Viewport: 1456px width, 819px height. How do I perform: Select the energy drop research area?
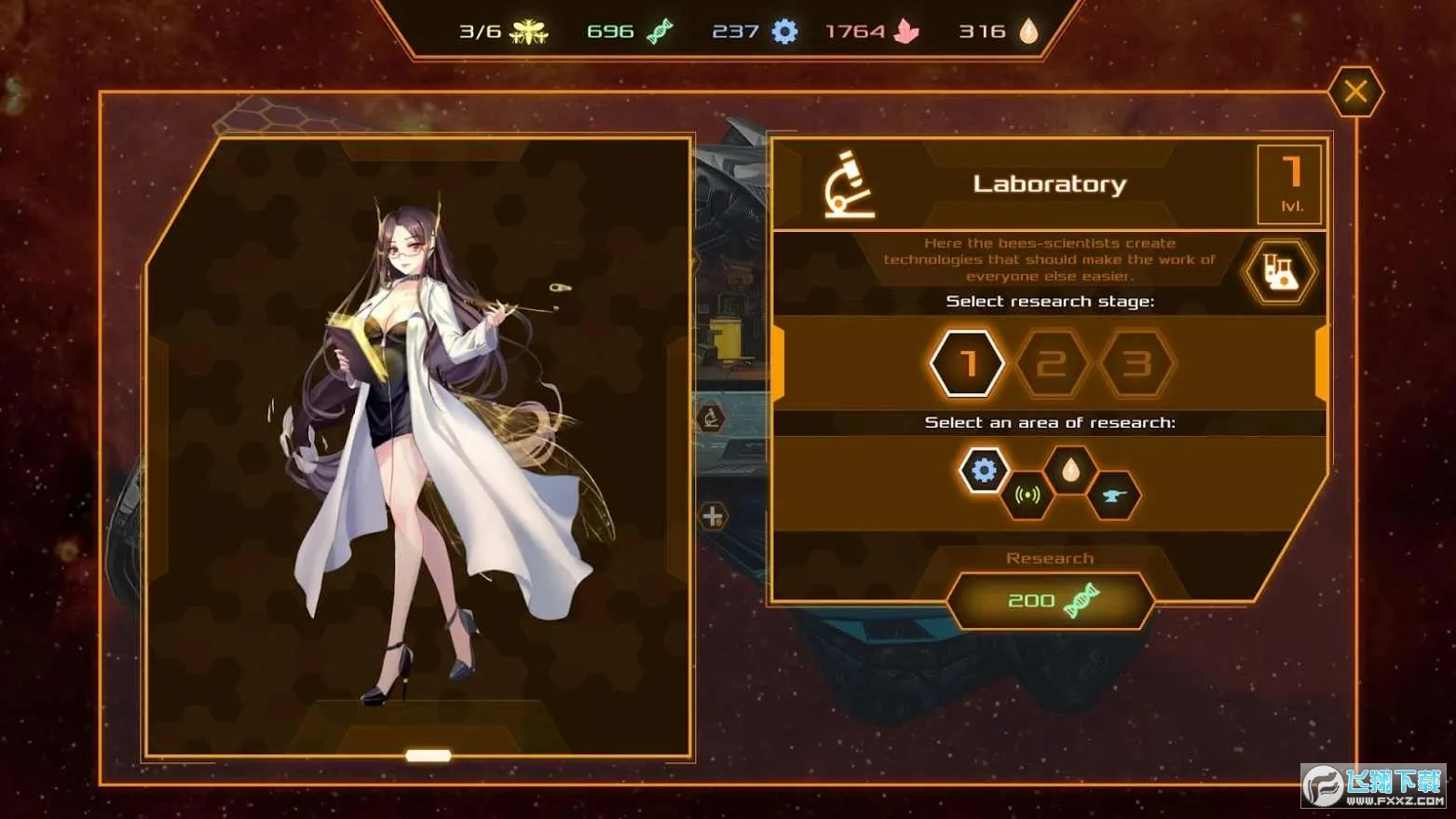[1071, 471]
